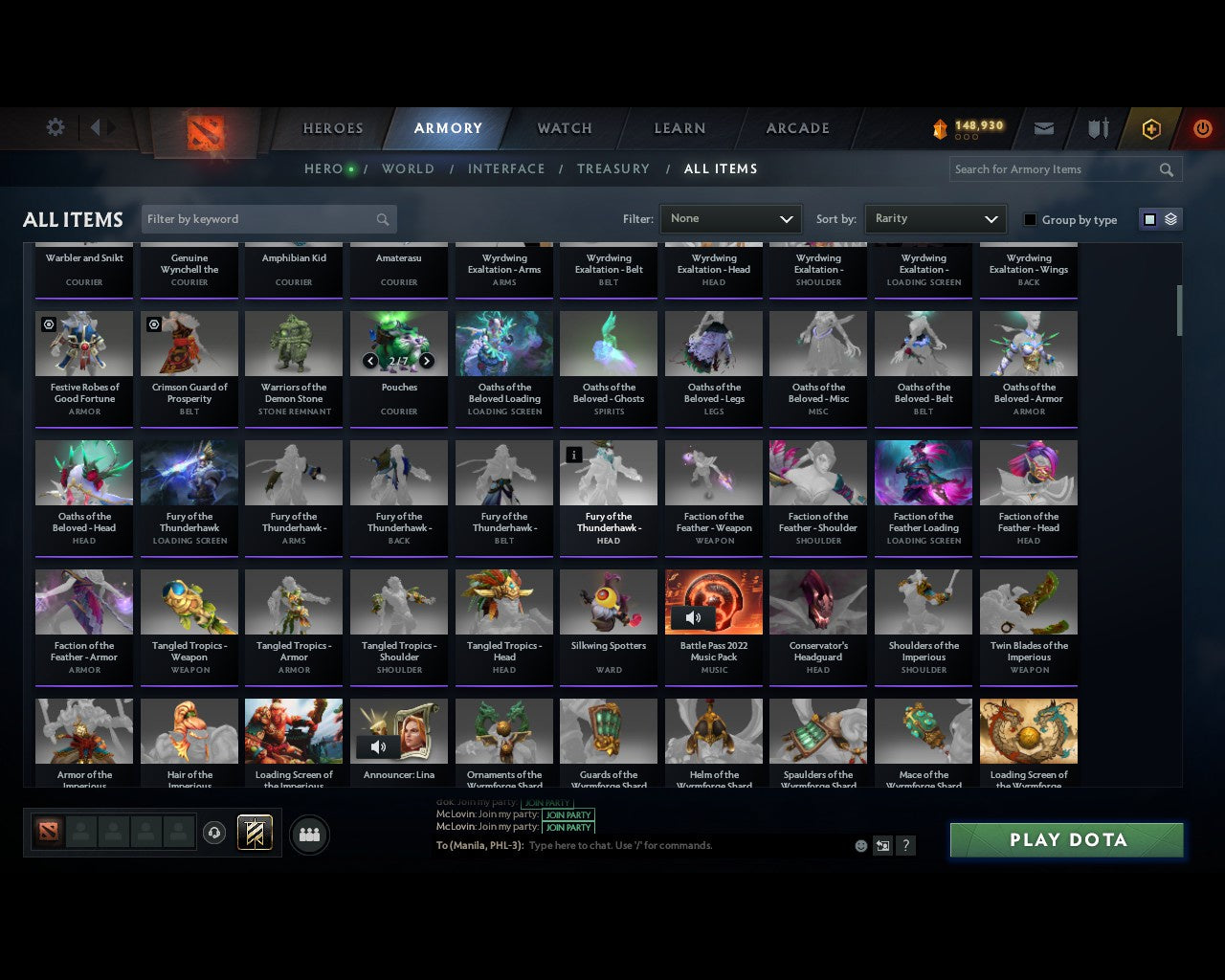Image resolution: width=1225 pixels, height=980 pixels.
Task: Click the next arrow on the Pouches courier
Action: click(x=427, y=361)
